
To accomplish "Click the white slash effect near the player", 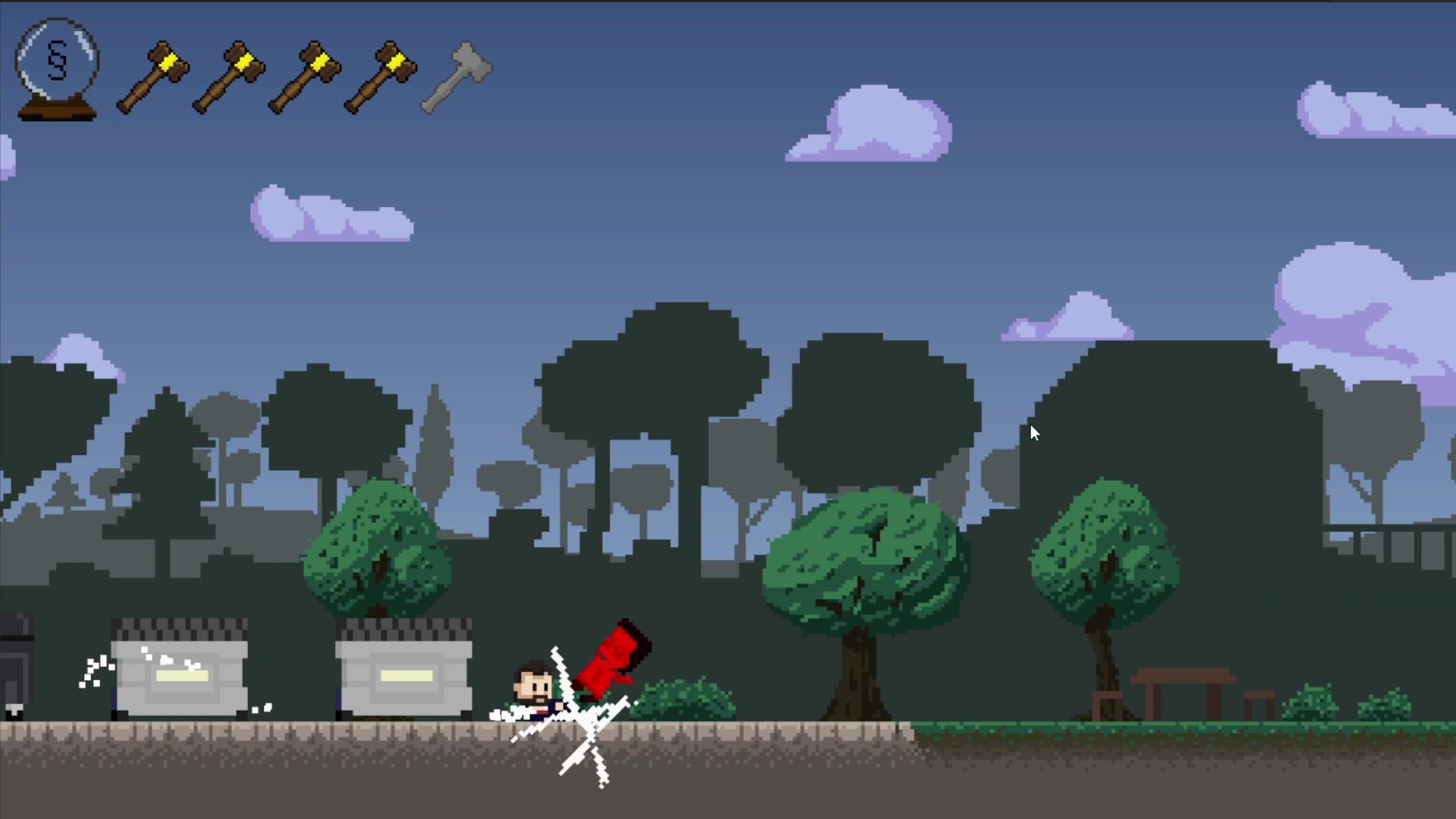I will [x=588, y=717].
